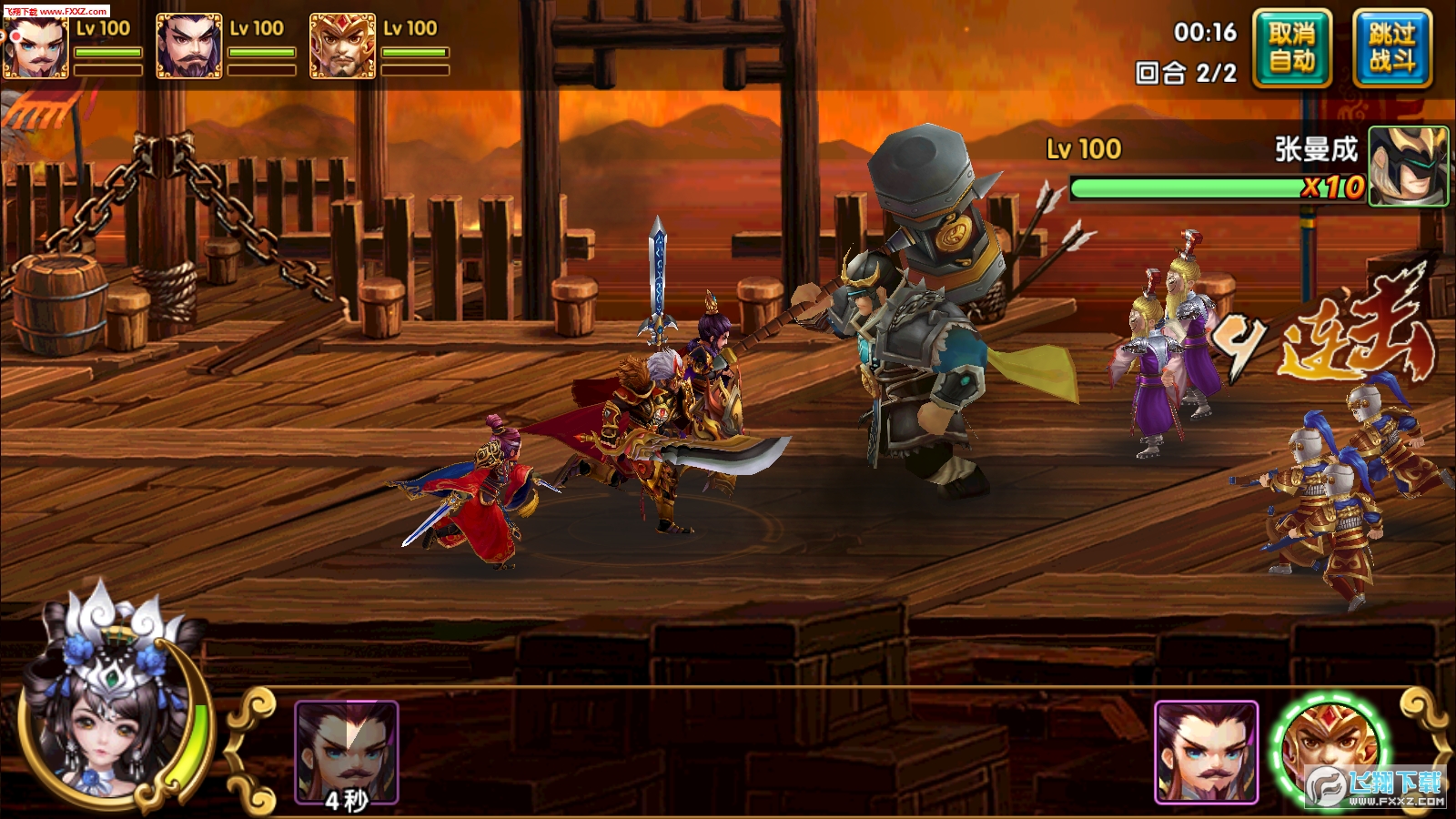Viewport: 1456px width, 819px height.
Task: Choose the first mustached hero portrait in the top bar
Action: [x=36, y=47]
